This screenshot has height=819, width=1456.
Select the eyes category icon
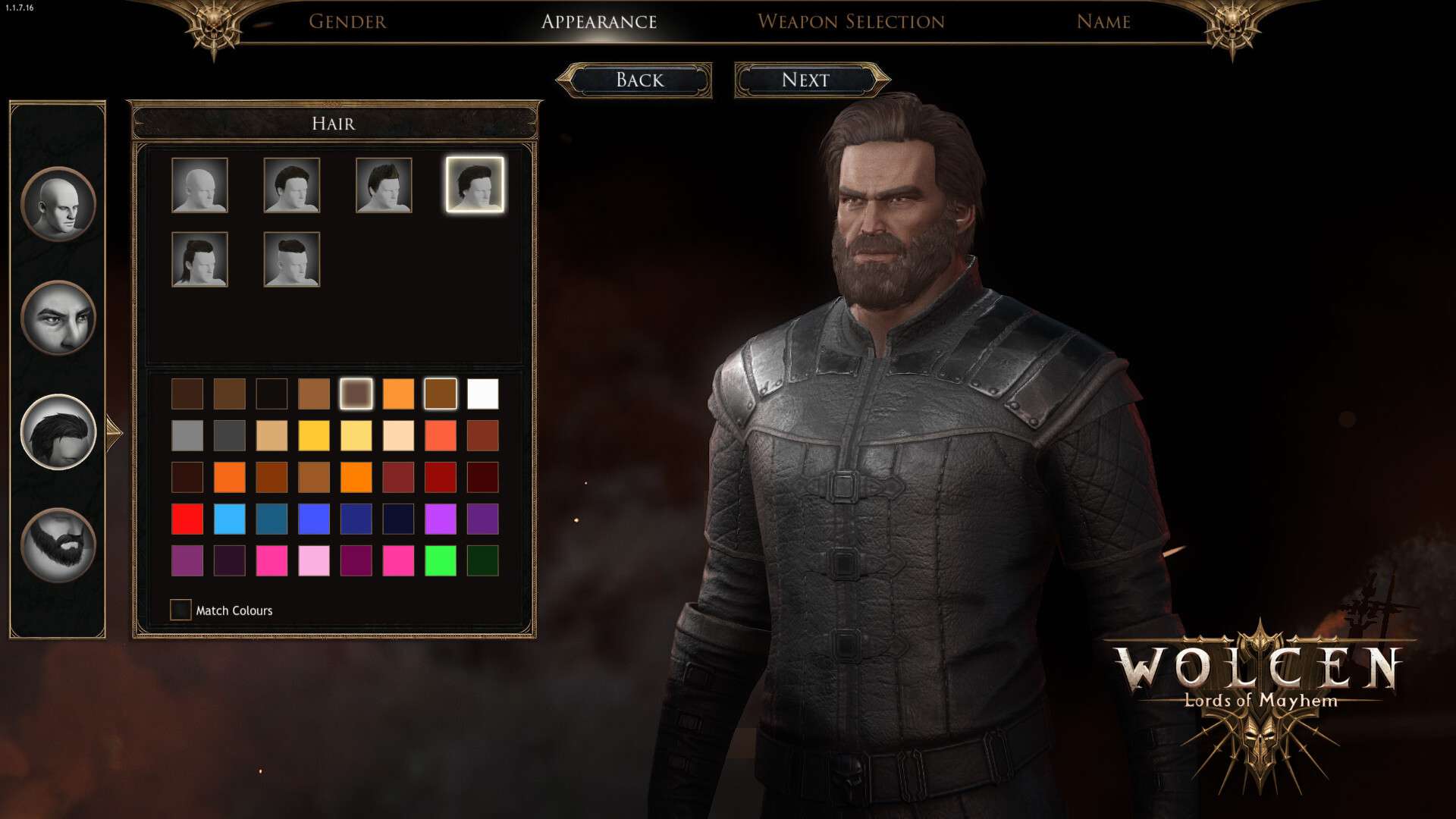coord(58,318)
